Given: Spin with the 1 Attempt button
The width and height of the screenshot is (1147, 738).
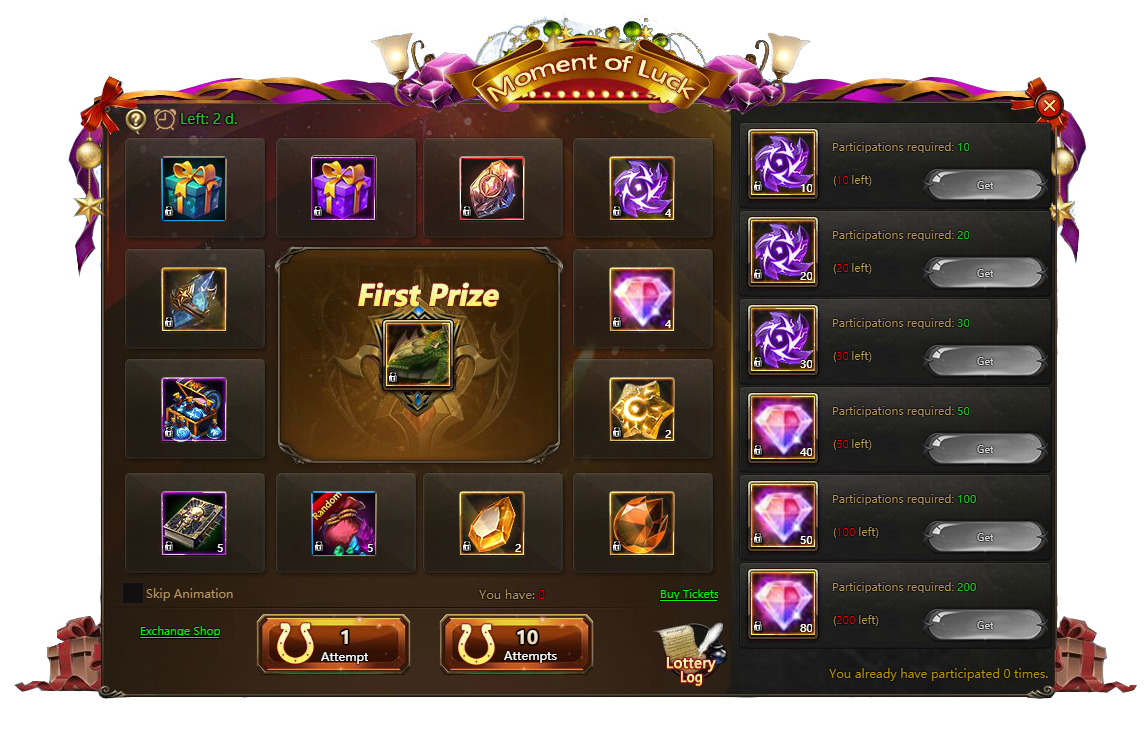Looking at the screenshot, I should pos(333,643).
